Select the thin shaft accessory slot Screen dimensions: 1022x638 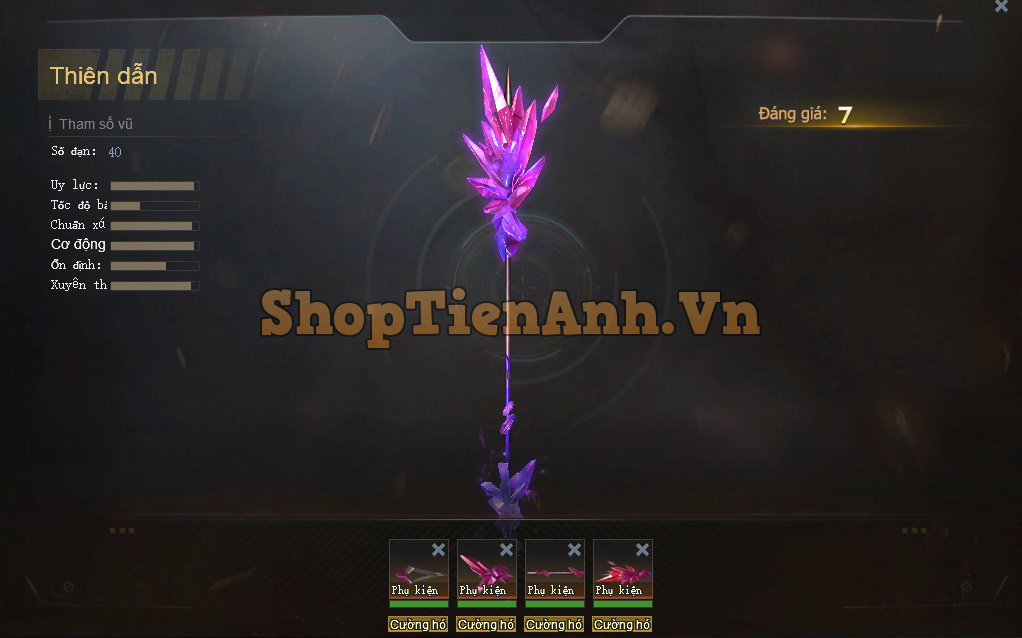(554, 572)
